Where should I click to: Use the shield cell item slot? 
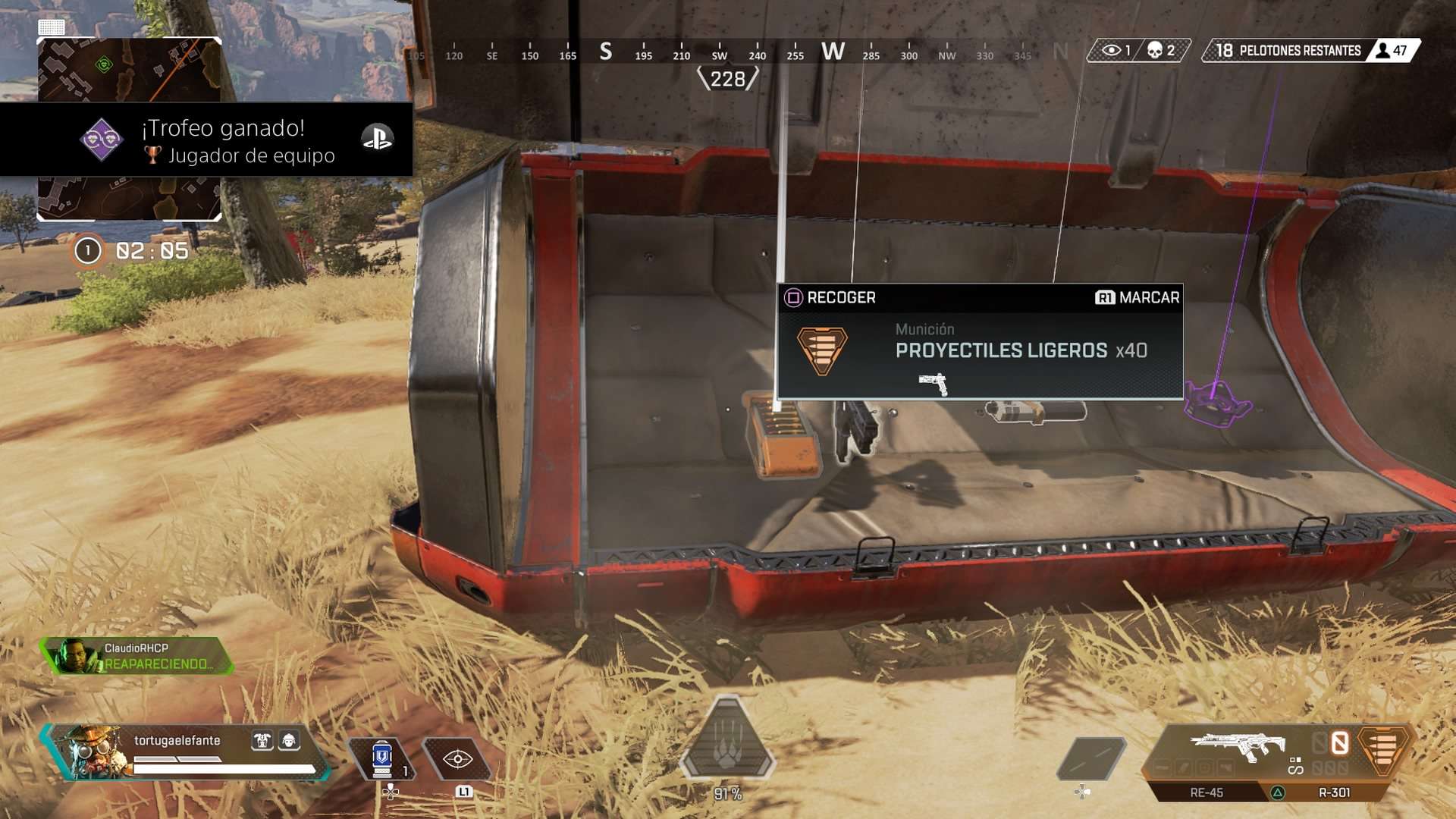pyautogui.click(x=382, y=758)
